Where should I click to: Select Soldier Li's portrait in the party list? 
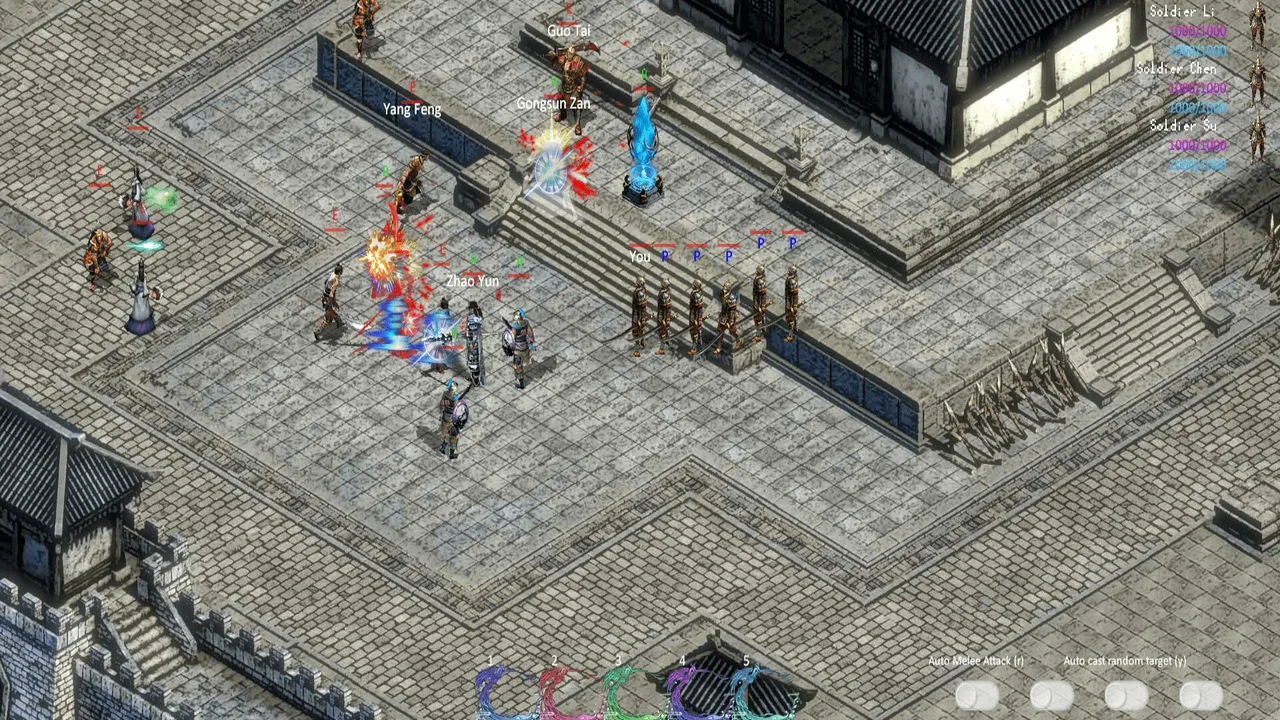point(1257,23)
